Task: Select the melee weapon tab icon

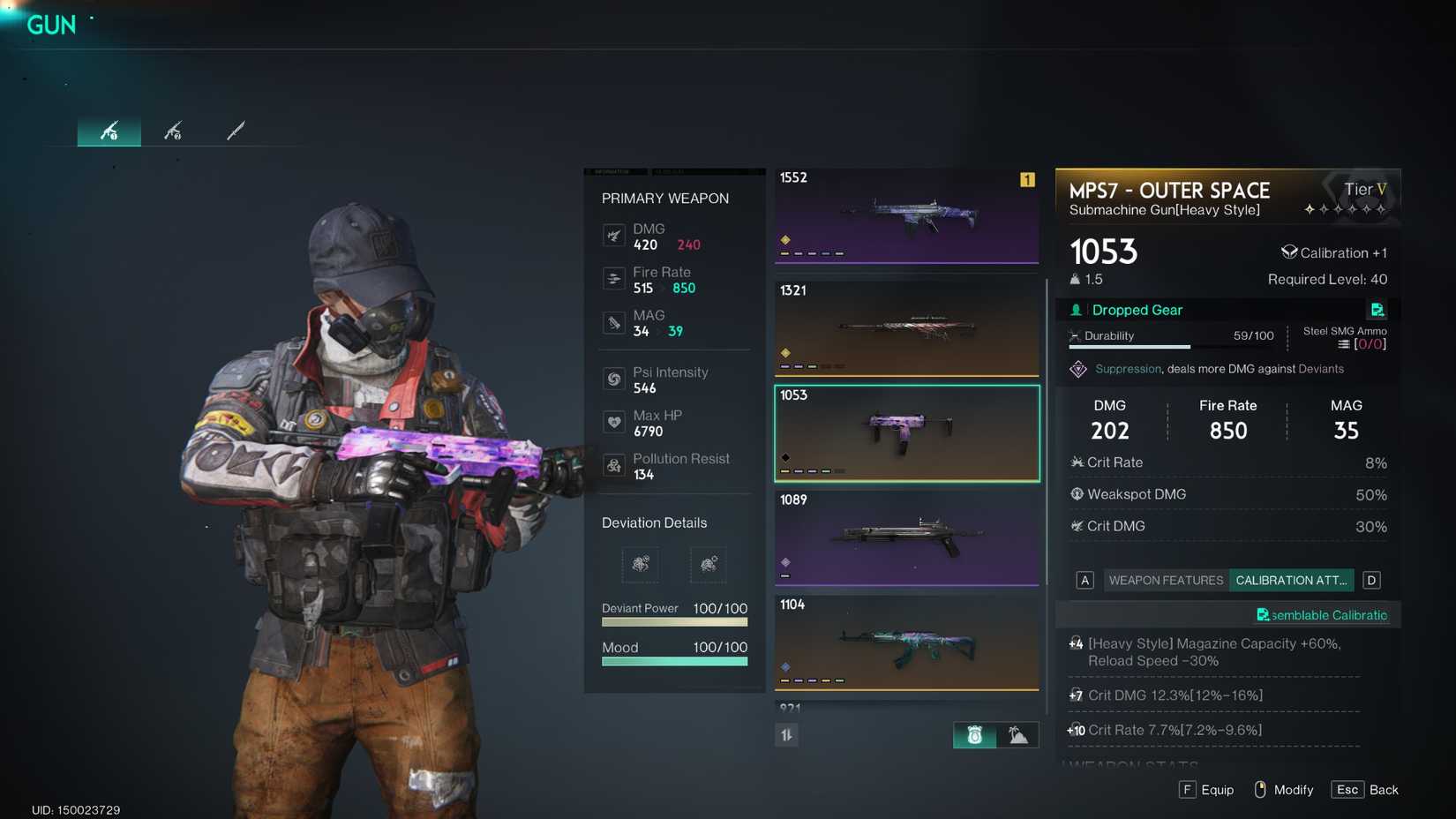Action: coord(234,131)
